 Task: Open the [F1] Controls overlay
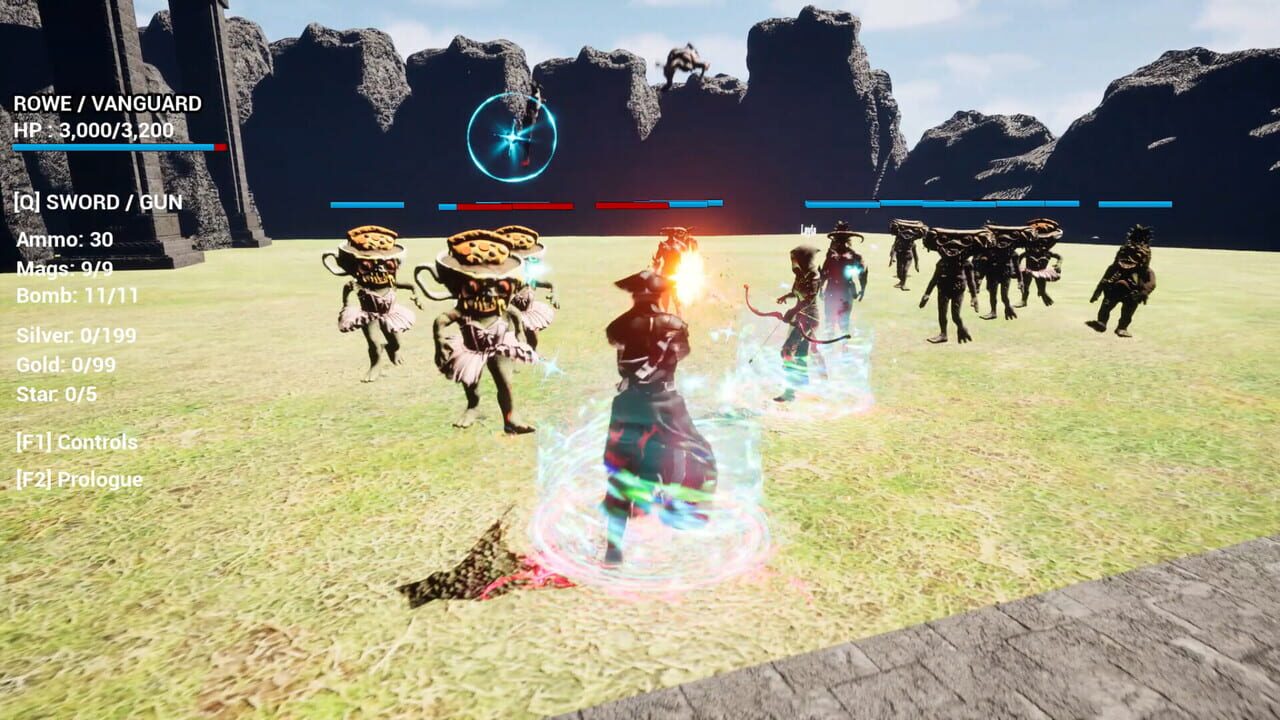tap(75, 442)
